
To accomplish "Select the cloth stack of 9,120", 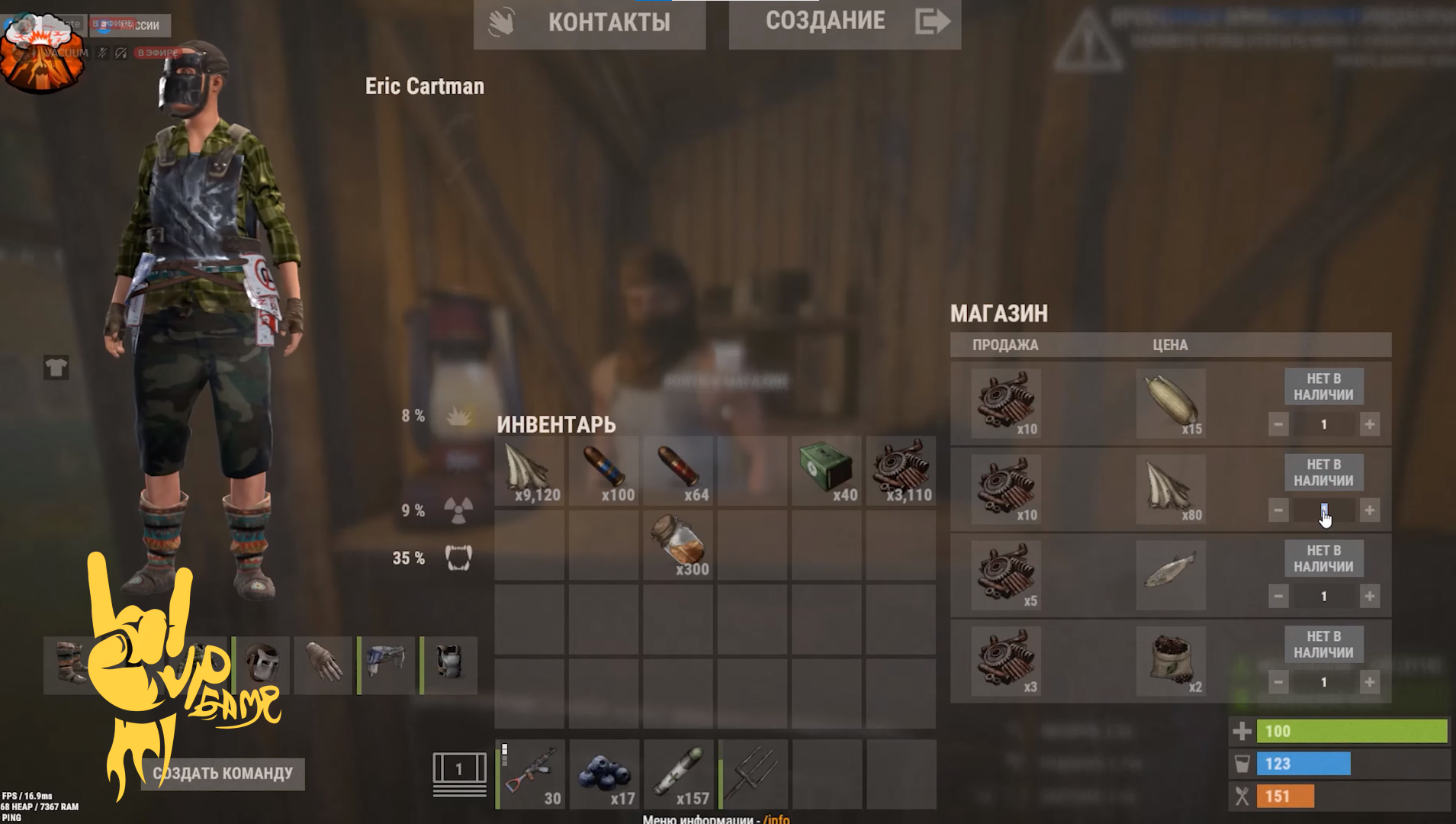I will pos(529,472).
